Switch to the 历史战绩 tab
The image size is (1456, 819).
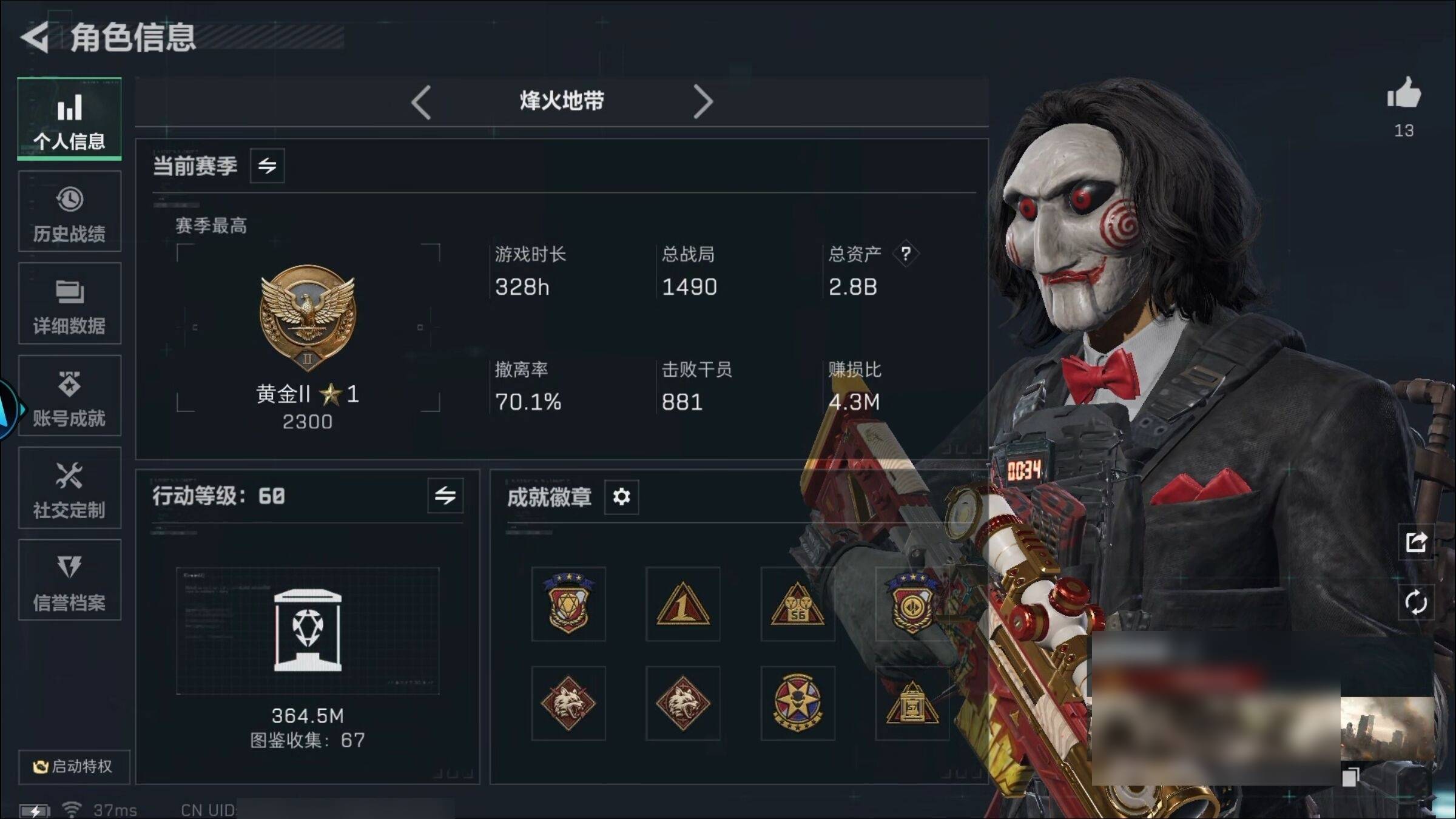(x=70, y=212)
